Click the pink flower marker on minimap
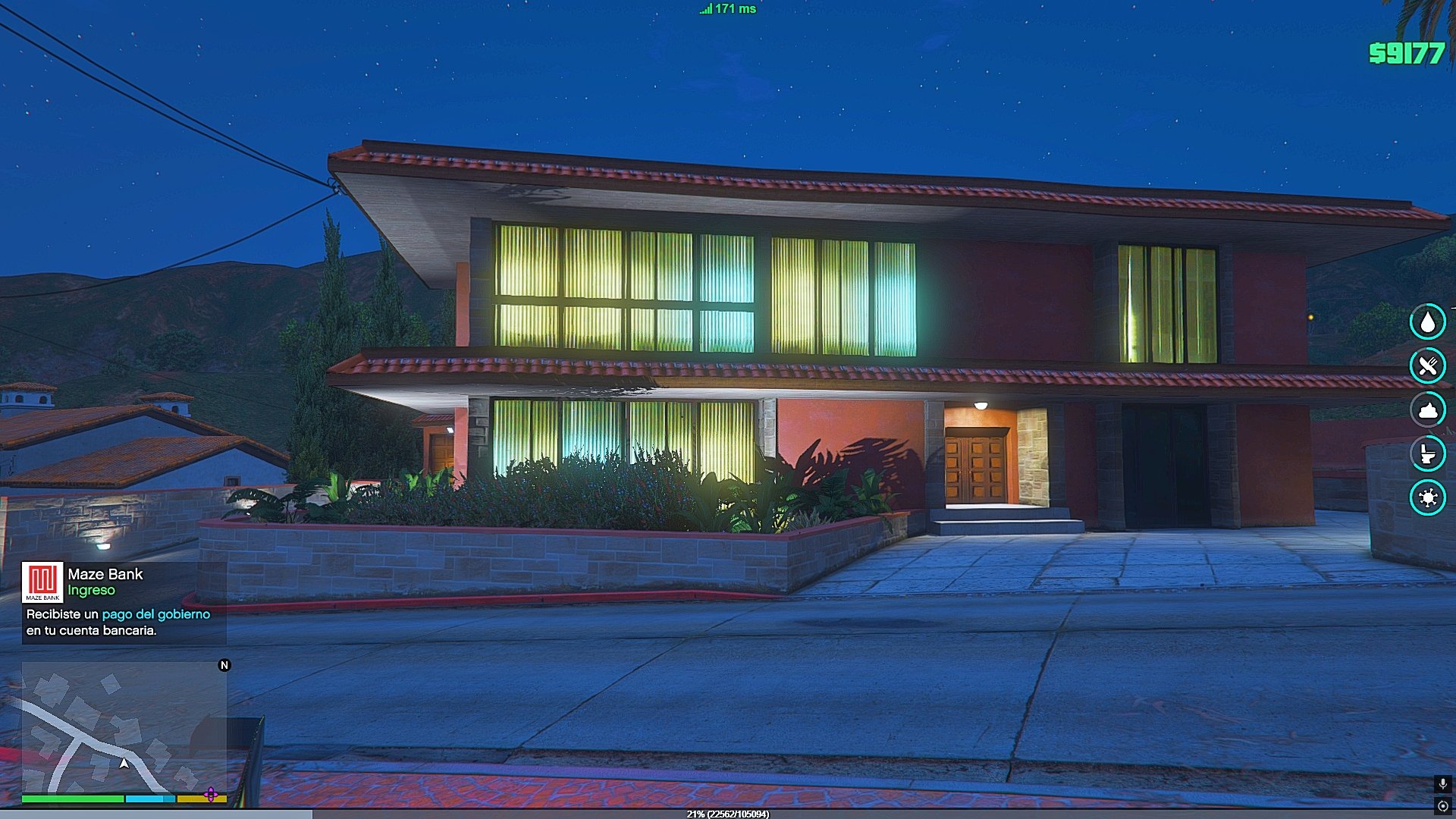 pyautogui.click(x=211, y=795)
